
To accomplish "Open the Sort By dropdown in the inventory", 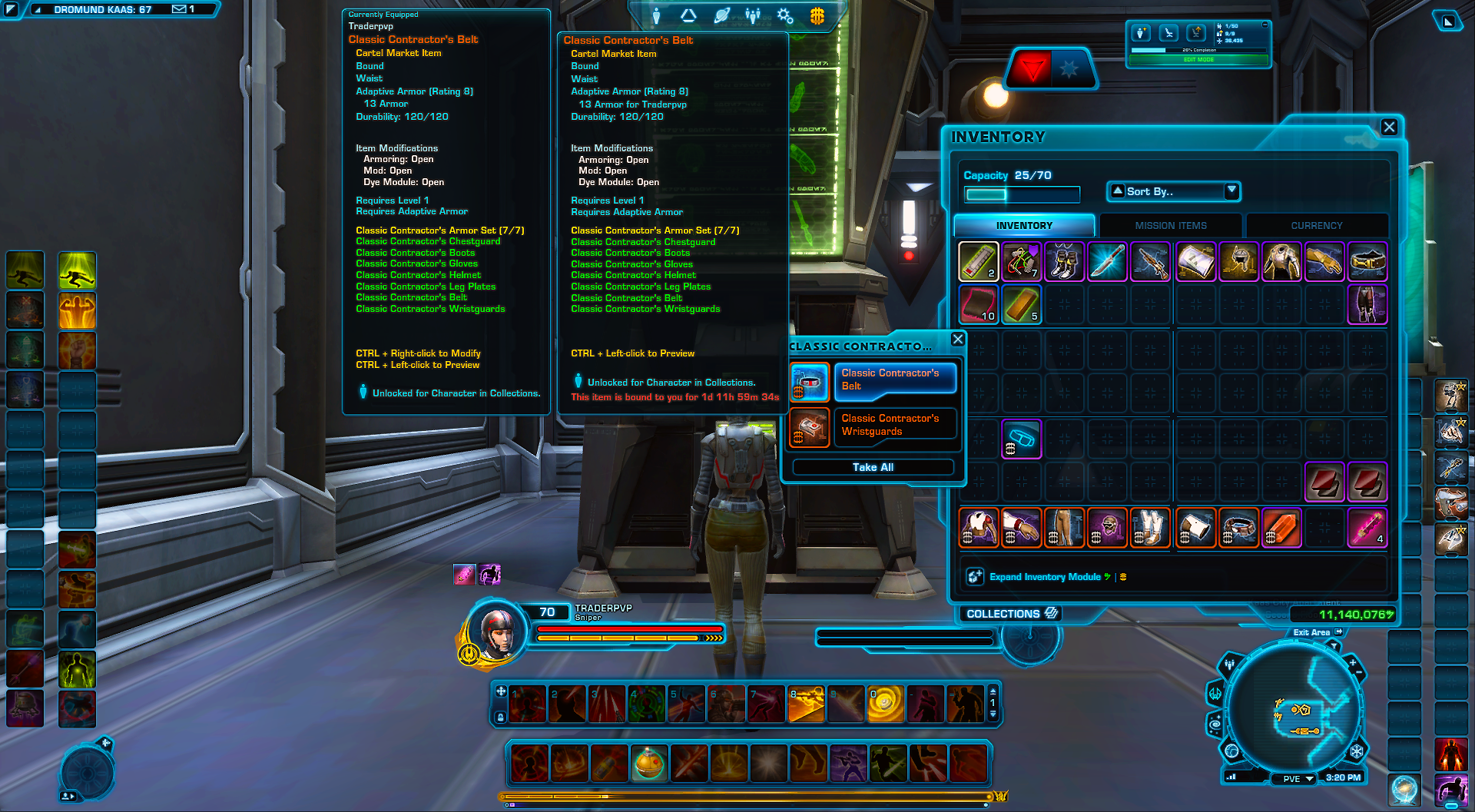I will pos(1172,191).
